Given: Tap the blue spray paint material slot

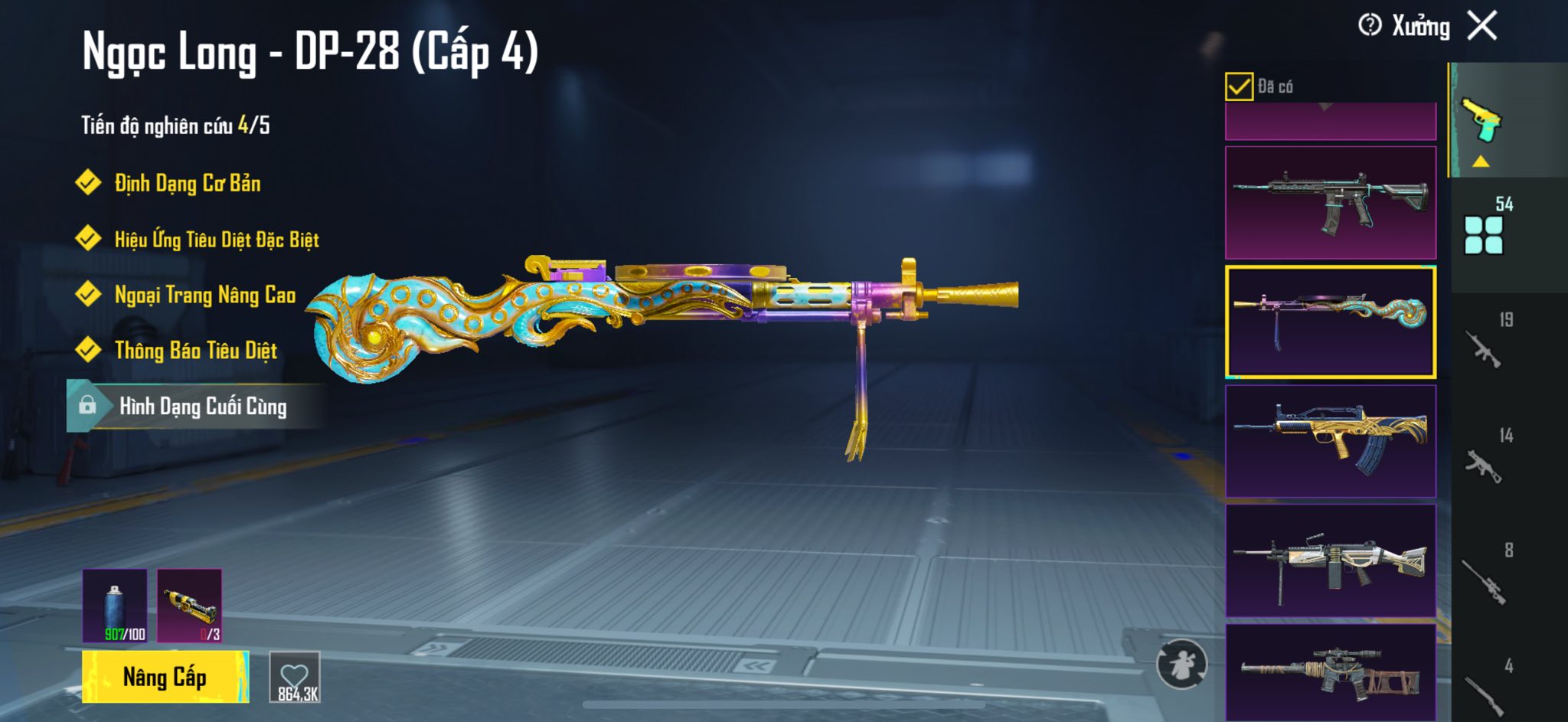Looking at the screenshot, I should [115, 606].
